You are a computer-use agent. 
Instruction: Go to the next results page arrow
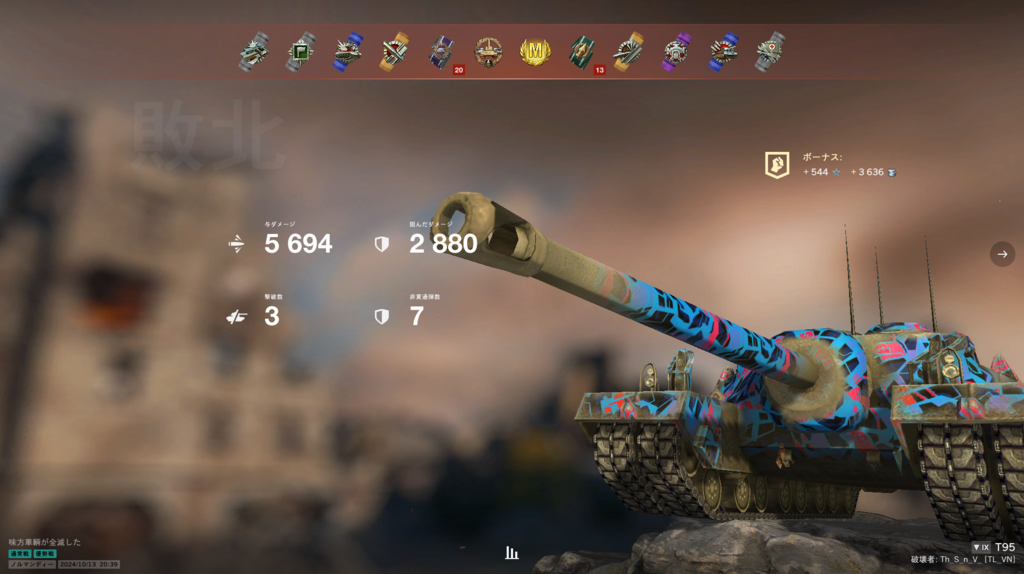[1002, 254]
